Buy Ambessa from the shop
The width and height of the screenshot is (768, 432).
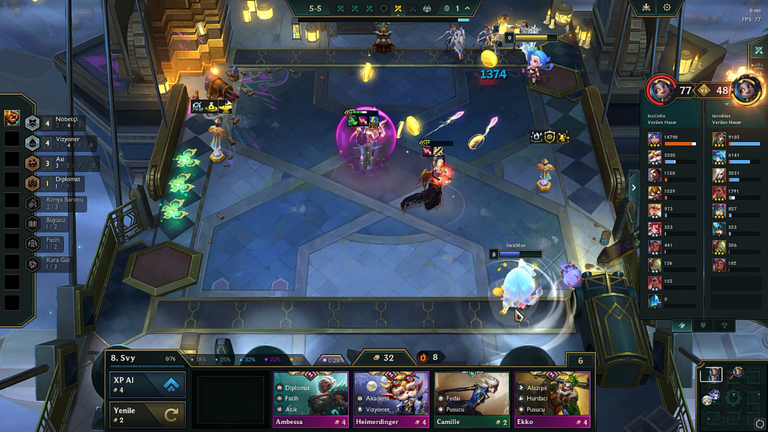coord(310,399)
